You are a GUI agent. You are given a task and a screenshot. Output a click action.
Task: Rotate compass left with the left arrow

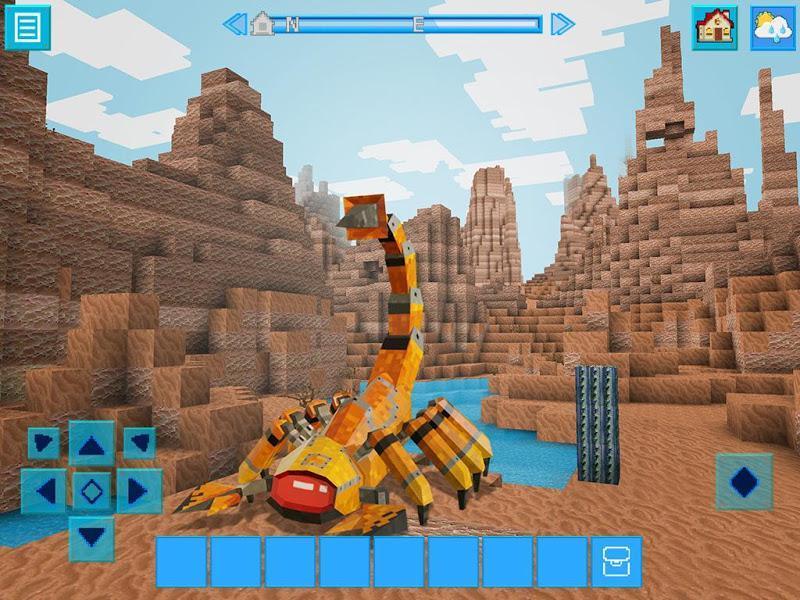(x=233, y=23)
